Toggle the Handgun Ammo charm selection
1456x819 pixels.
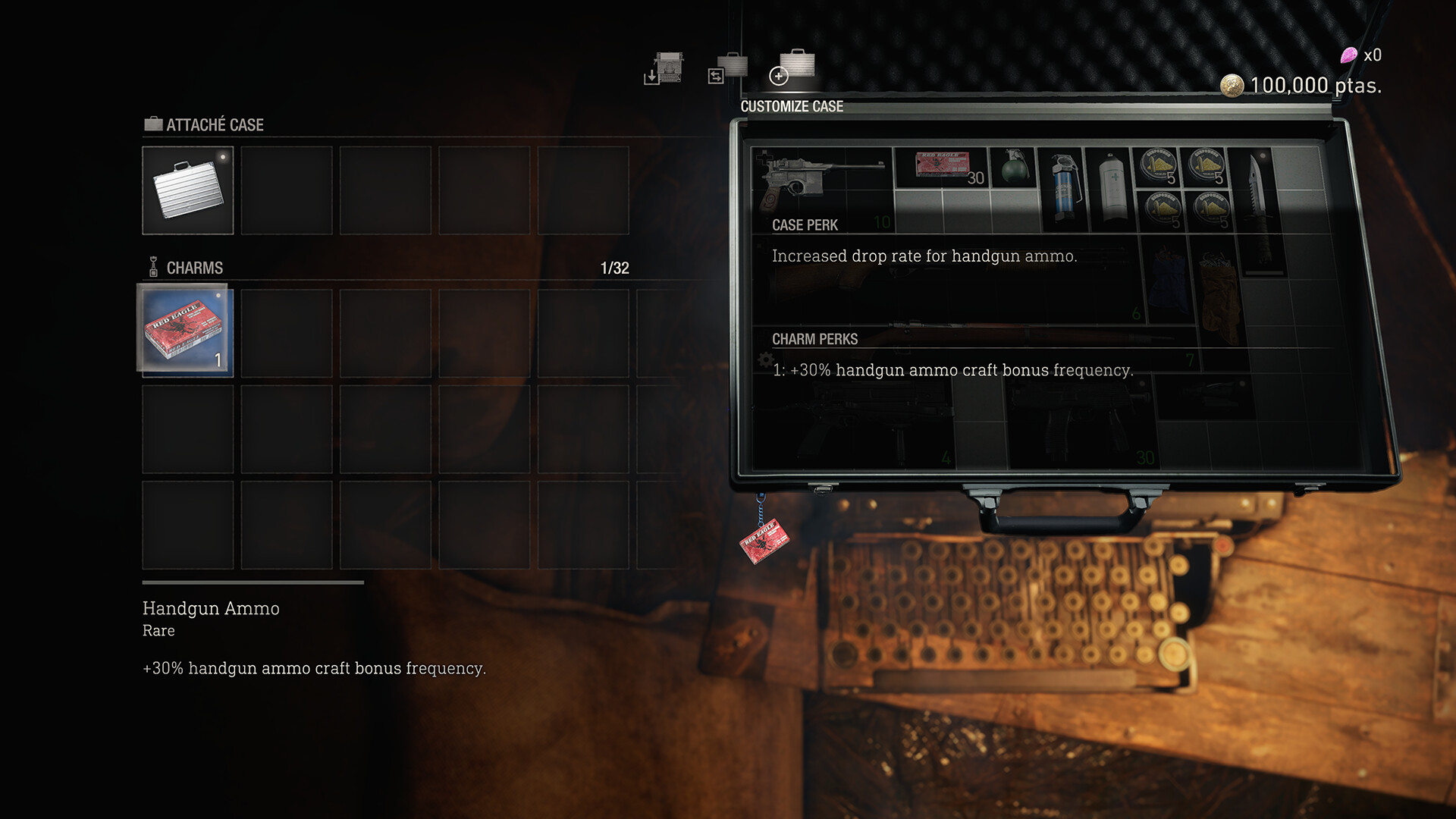[x=187, y=332]
